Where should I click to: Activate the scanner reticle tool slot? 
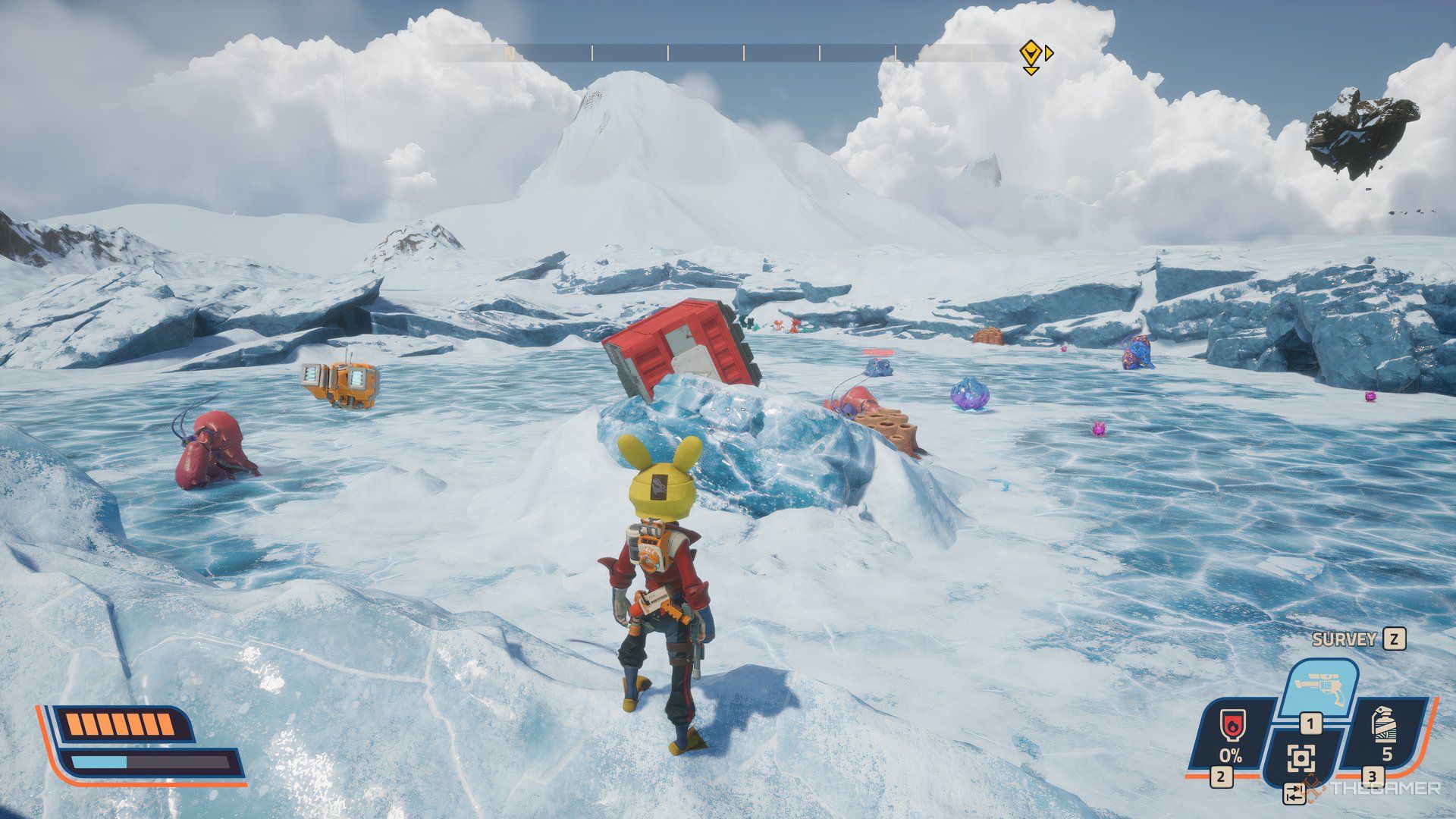(x=1301, y=758)
